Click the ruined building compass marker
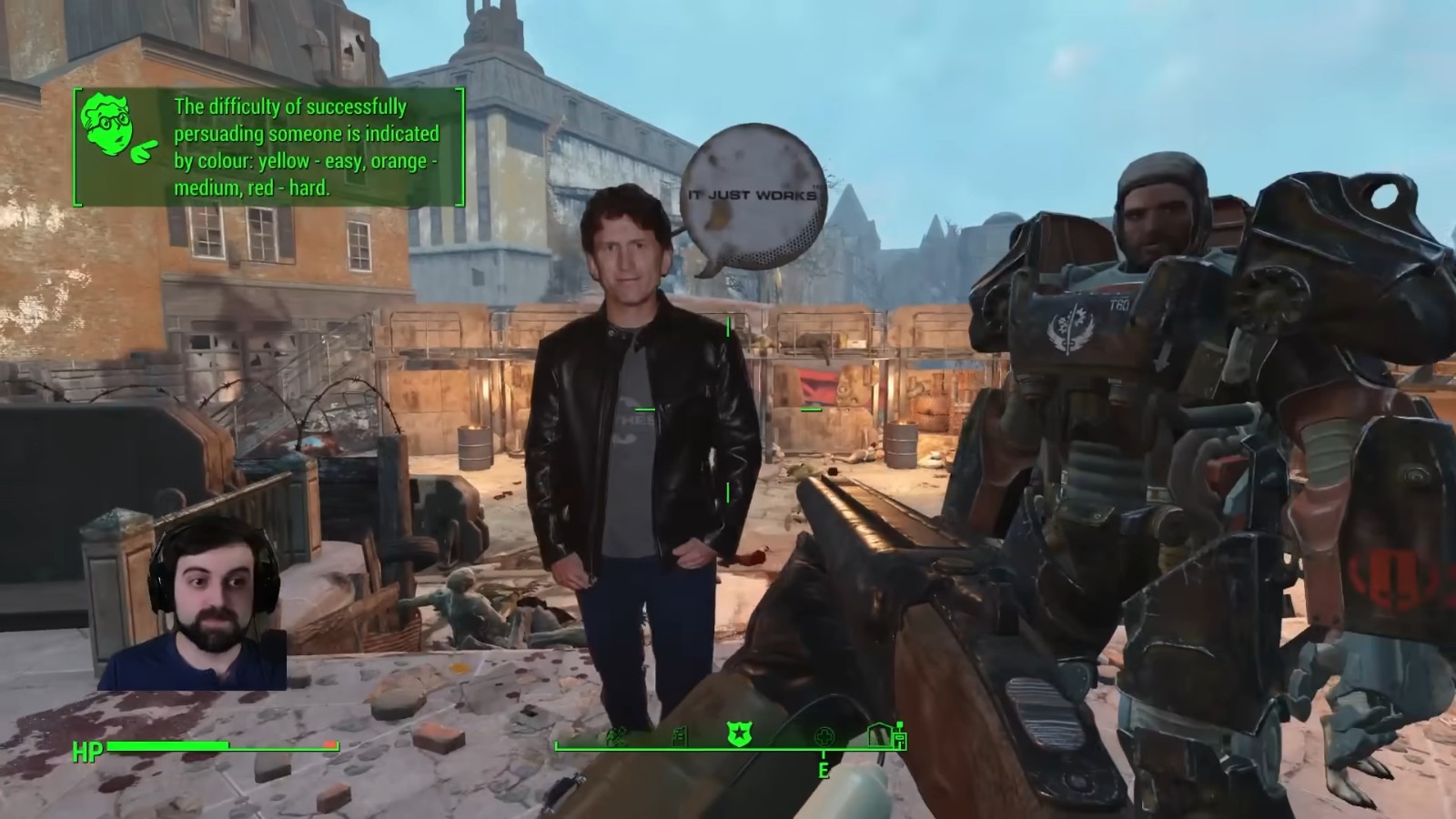This screenshot has width=1456, height=819. tap(679, 735)
